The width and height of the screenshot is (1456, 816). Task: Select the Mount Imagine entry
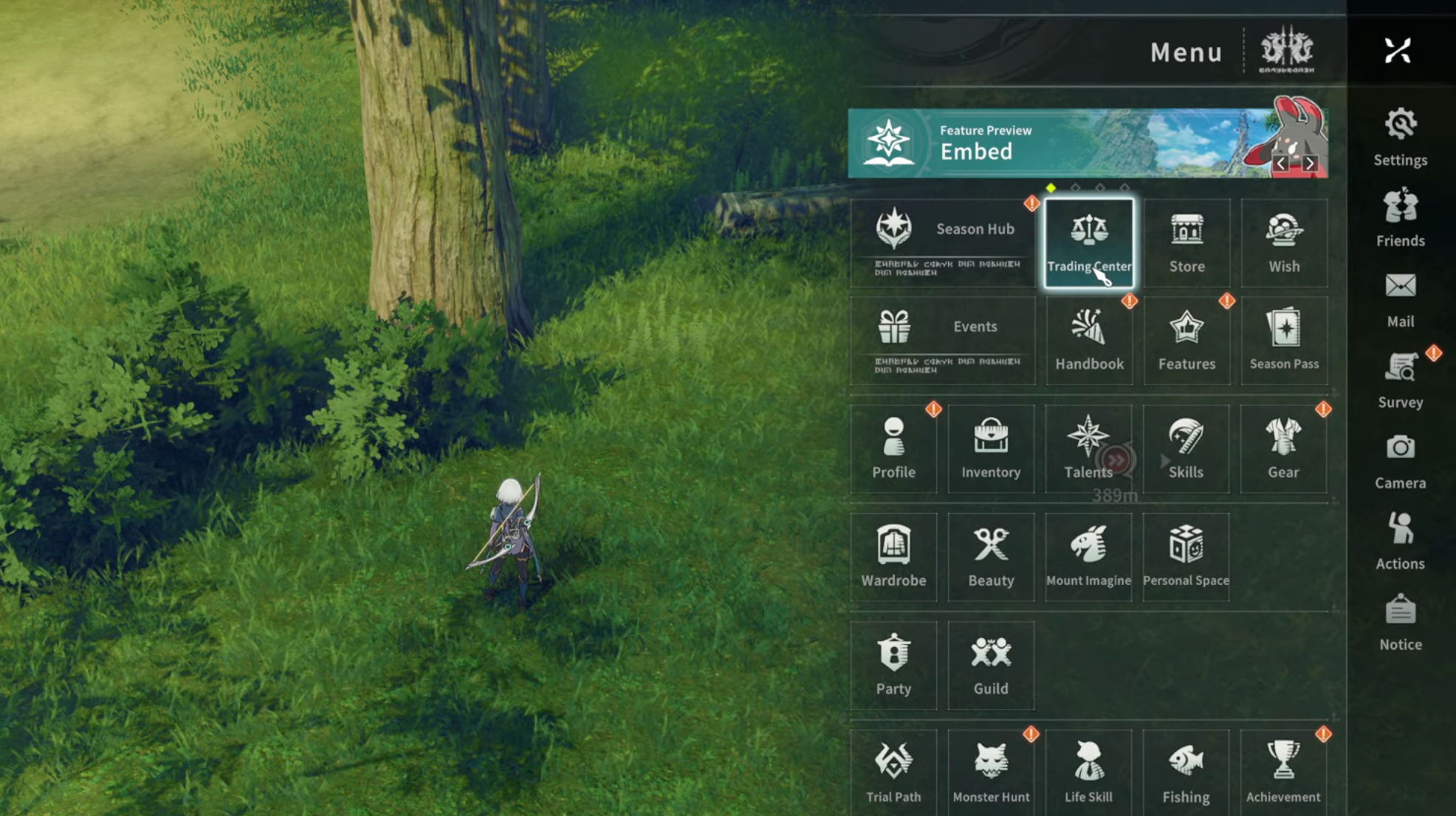click(1088, 557)
